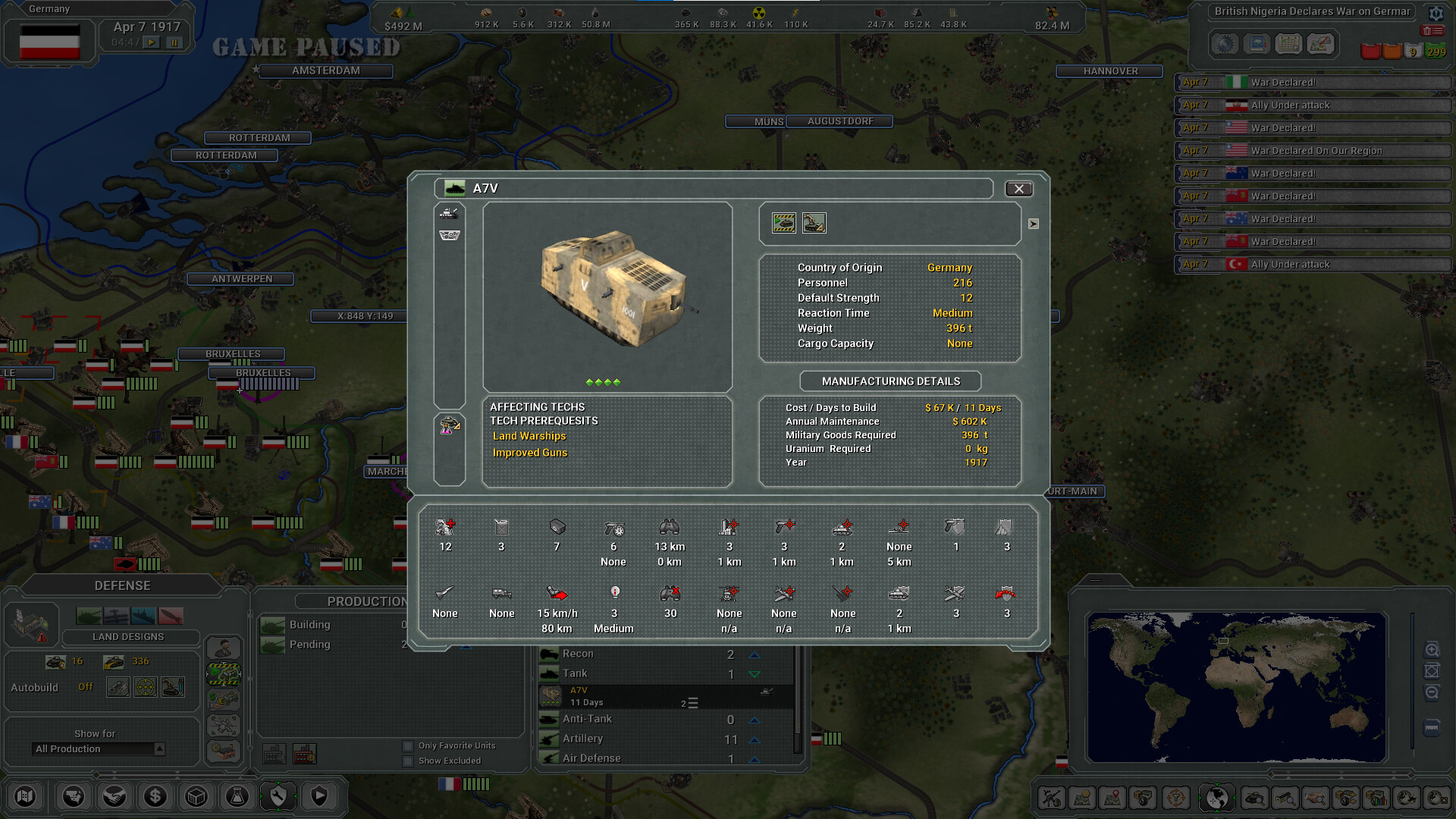
Task: Click the globe view icon on right toolbar
Action: 1216,798
